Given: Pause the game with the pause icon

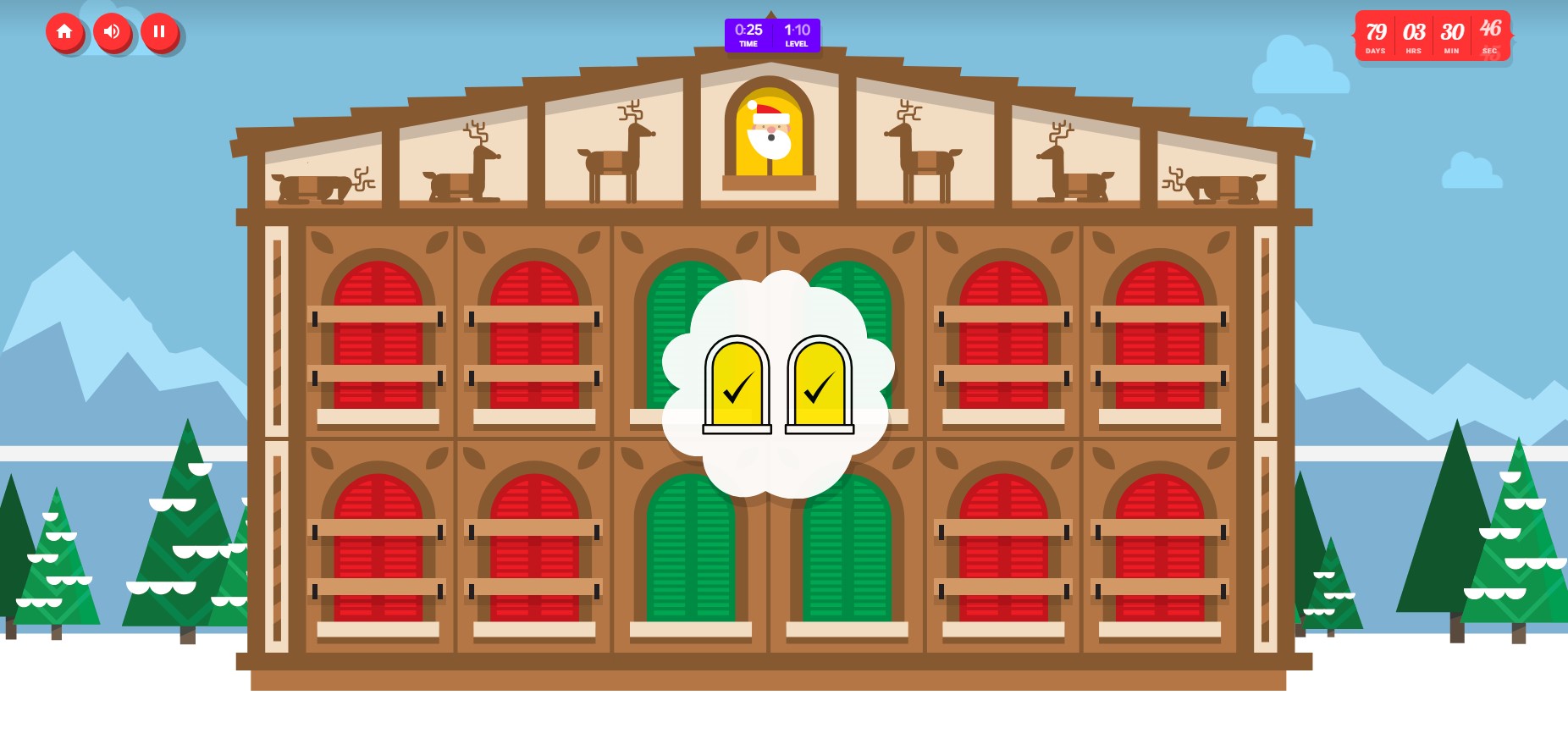Looking at the screenshot, I should pyautogui.click(x=159, y=32).
